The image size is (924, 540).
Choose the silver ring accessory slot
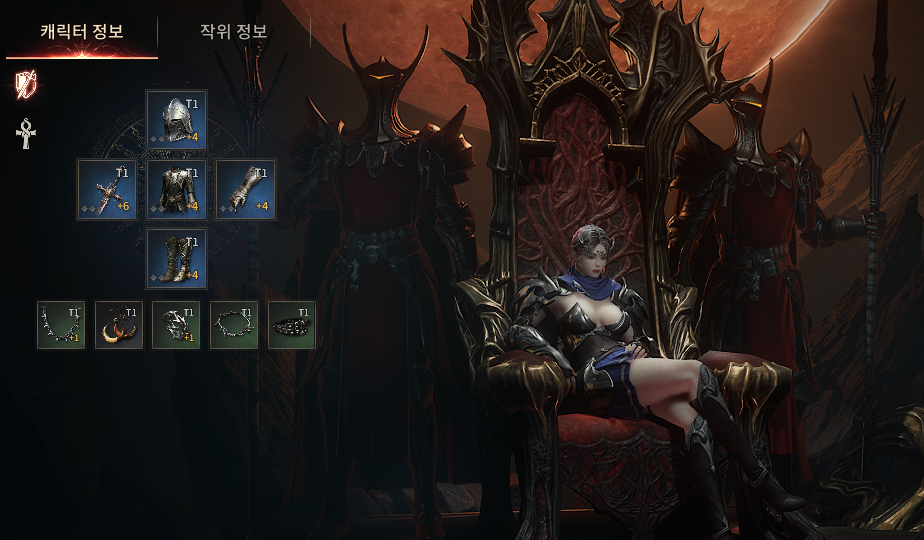click(x=176, y=325)
